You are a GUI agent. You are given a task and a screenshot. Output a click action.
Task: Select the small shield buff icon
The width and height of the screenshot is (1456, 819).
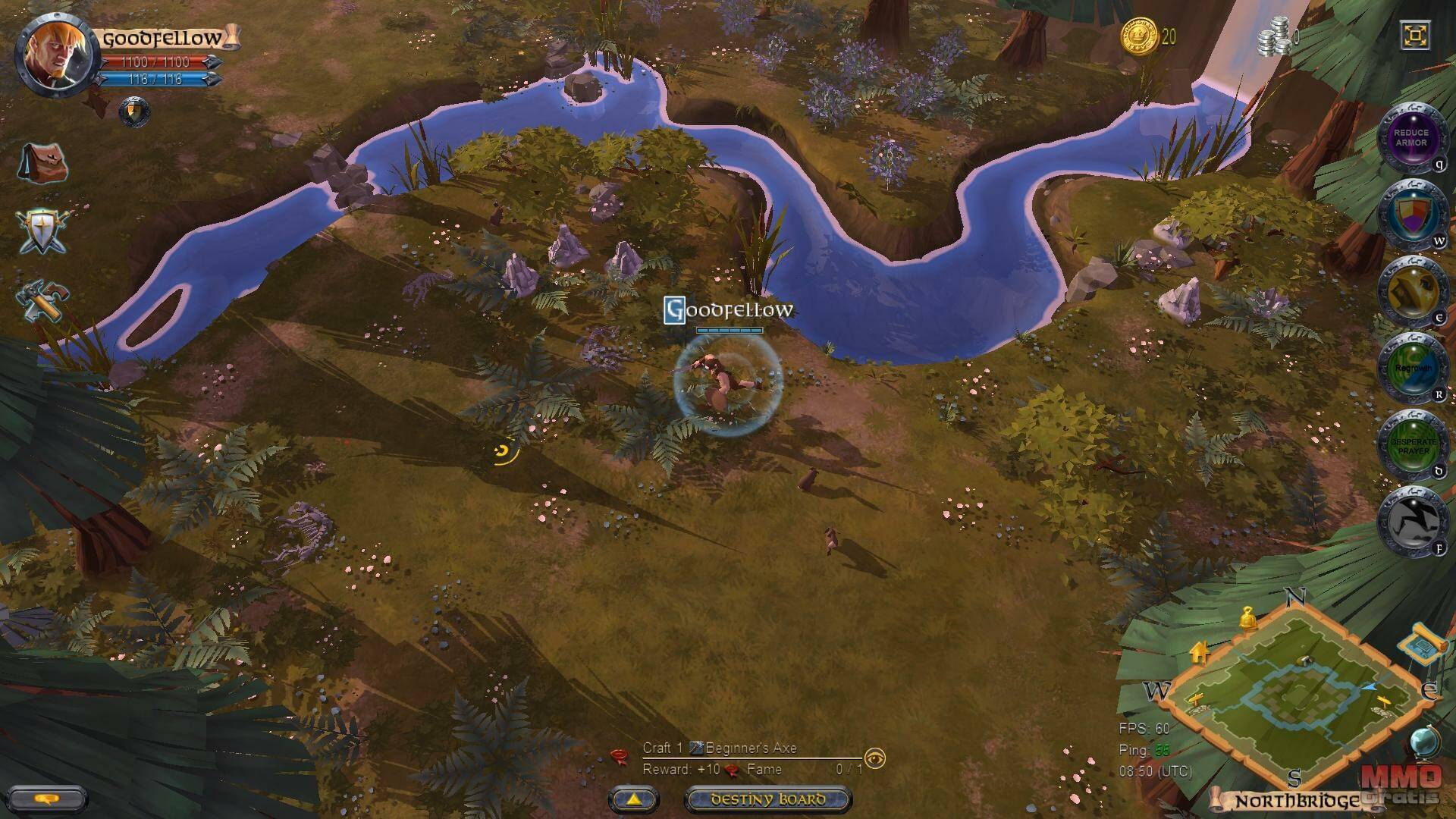pyautogui.click(x=134, y=112)
